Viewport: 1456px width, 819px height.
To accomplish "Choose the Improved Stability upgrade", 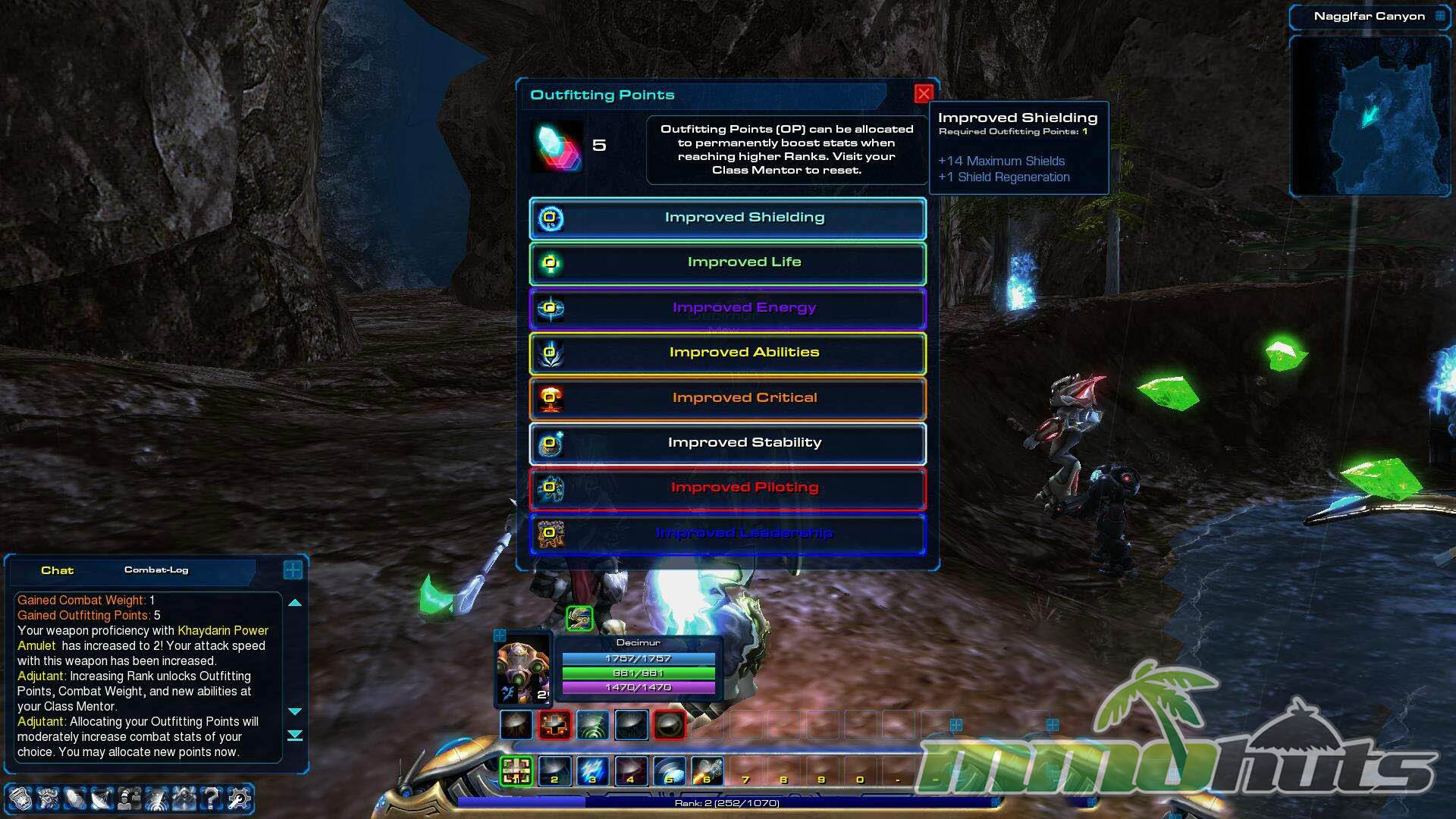I will pyautogui.click(x=727, y=444).
